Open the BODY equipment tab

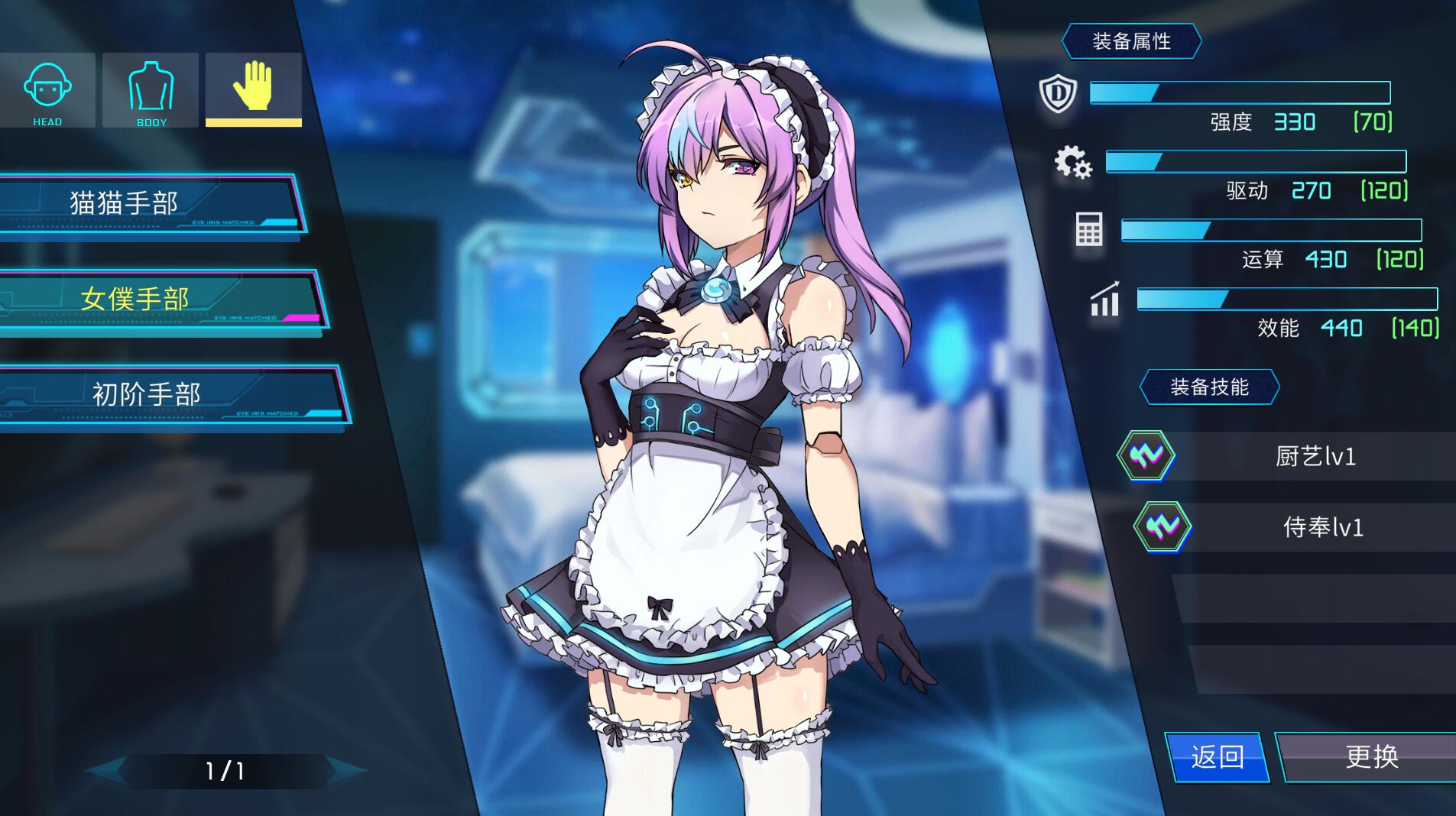coord(151,90)
